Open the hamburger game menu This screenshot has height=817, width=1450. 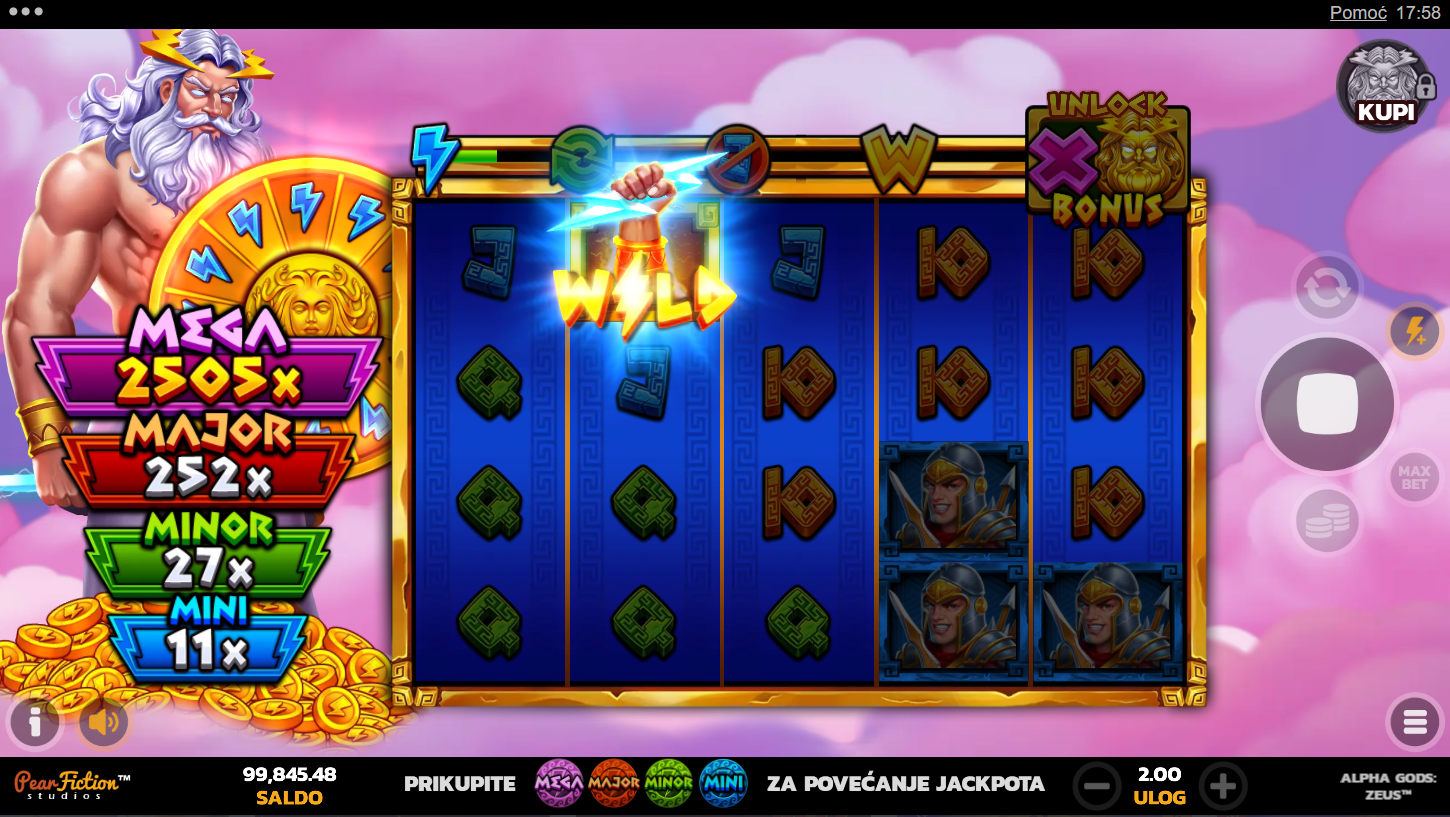tap(1414, 722)
